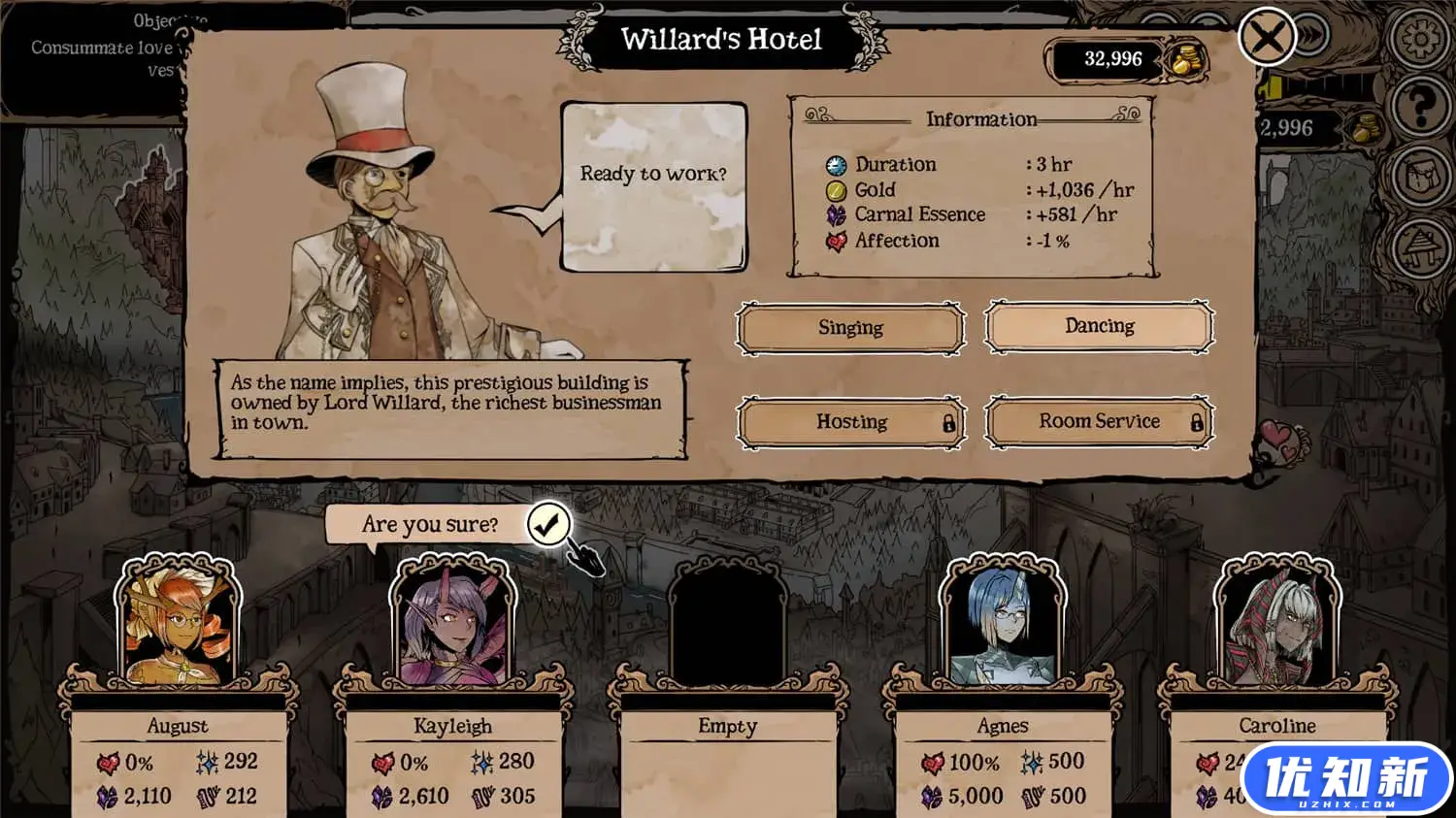Click the locked Room Service job
The width and height of the screenshot is (1456, 818).
click(1099, 421)
